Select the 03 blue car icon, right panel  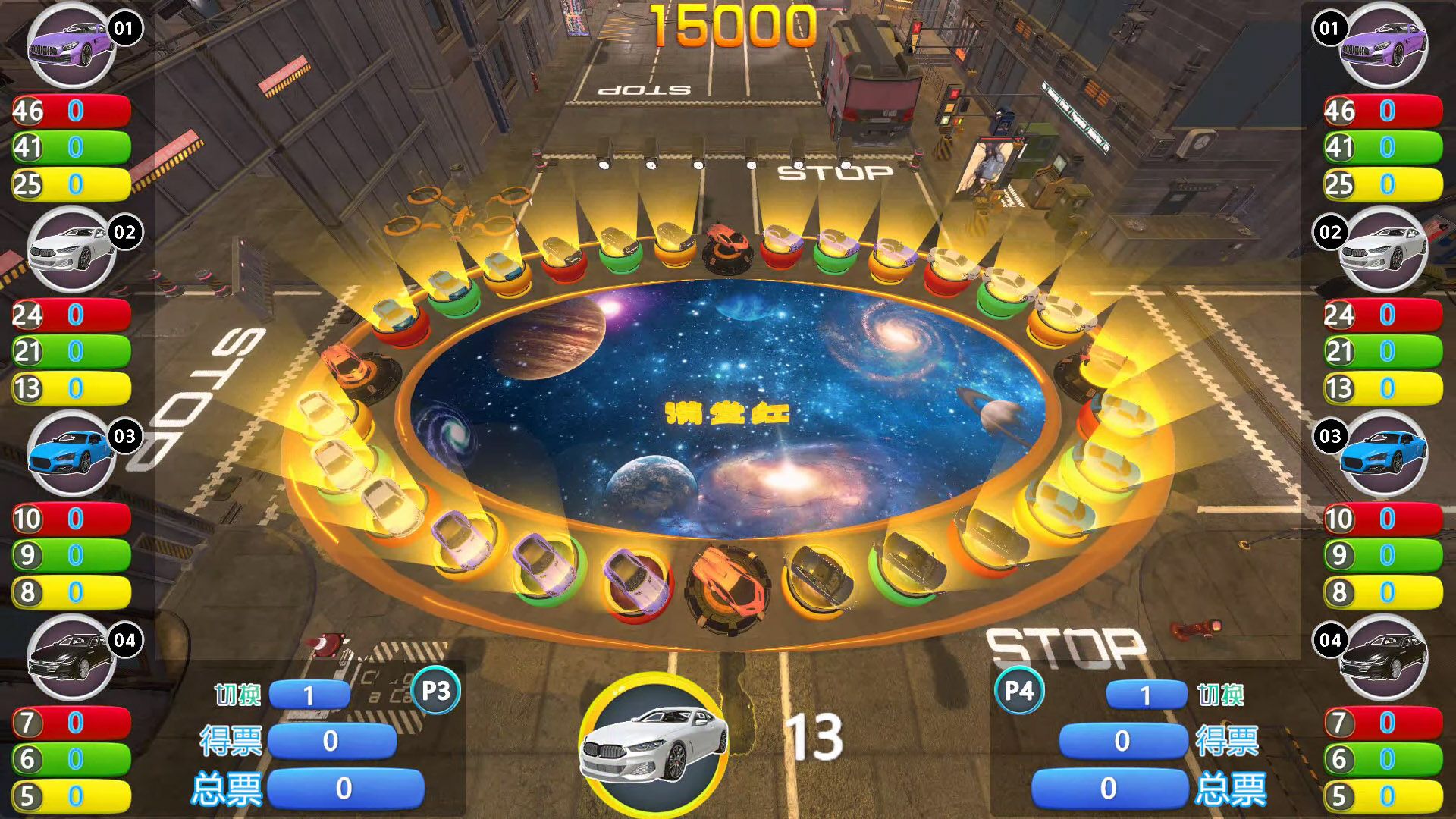click(1383, 454)
